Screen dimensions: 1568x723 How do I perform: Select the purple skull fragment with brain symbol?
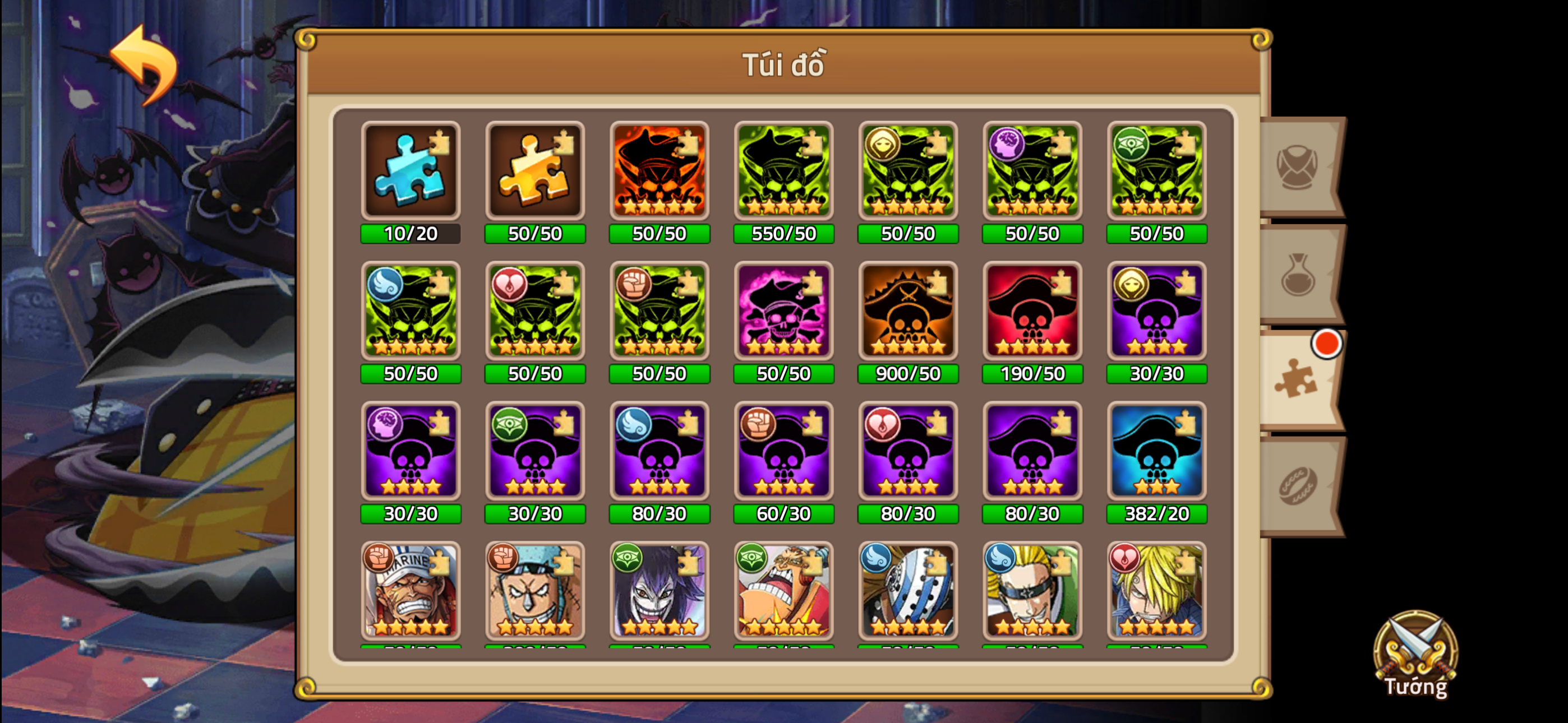pos(411,452)
